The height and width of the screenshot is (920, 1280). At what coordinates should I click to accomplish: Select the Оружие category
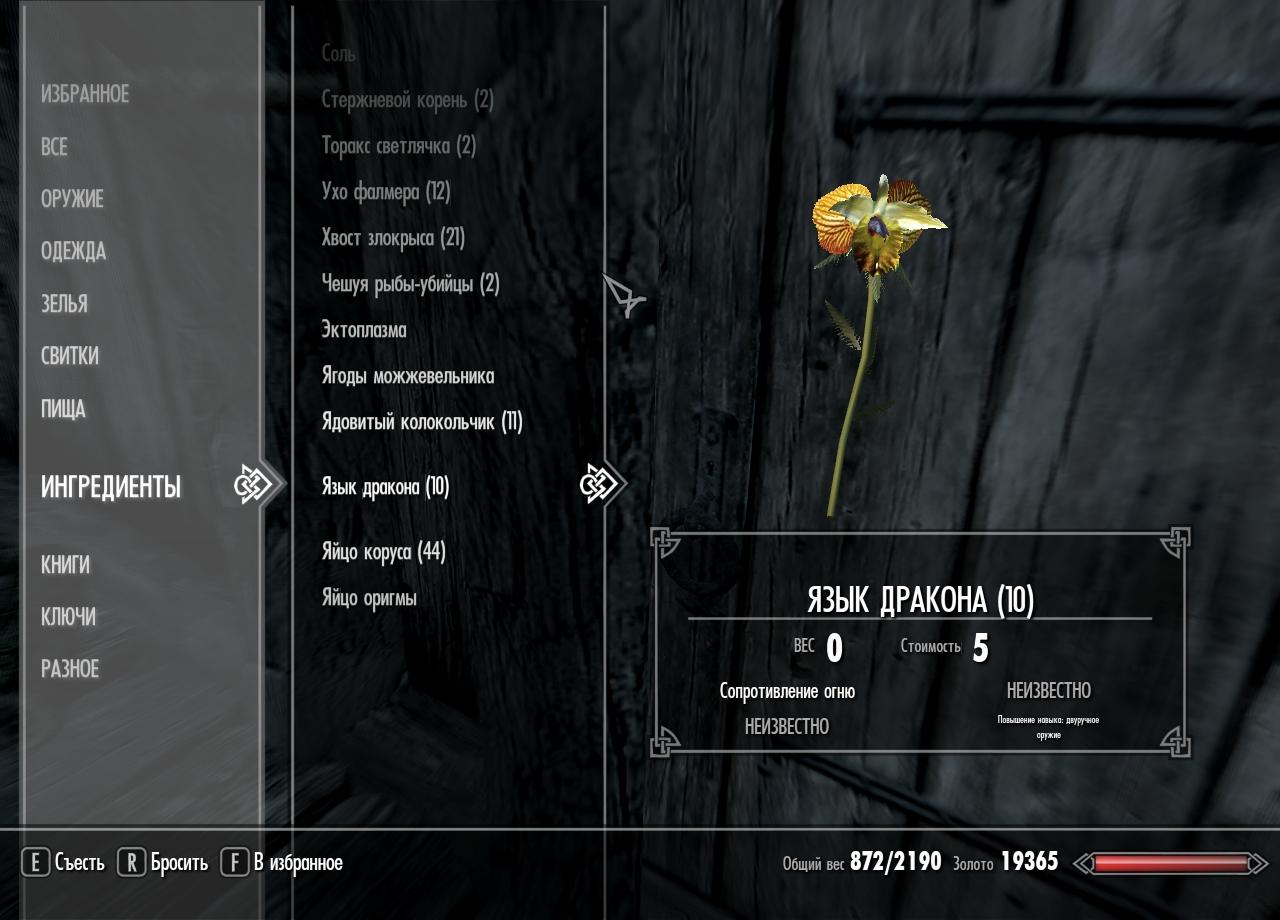pyautogui.click(x=72, y=199)
